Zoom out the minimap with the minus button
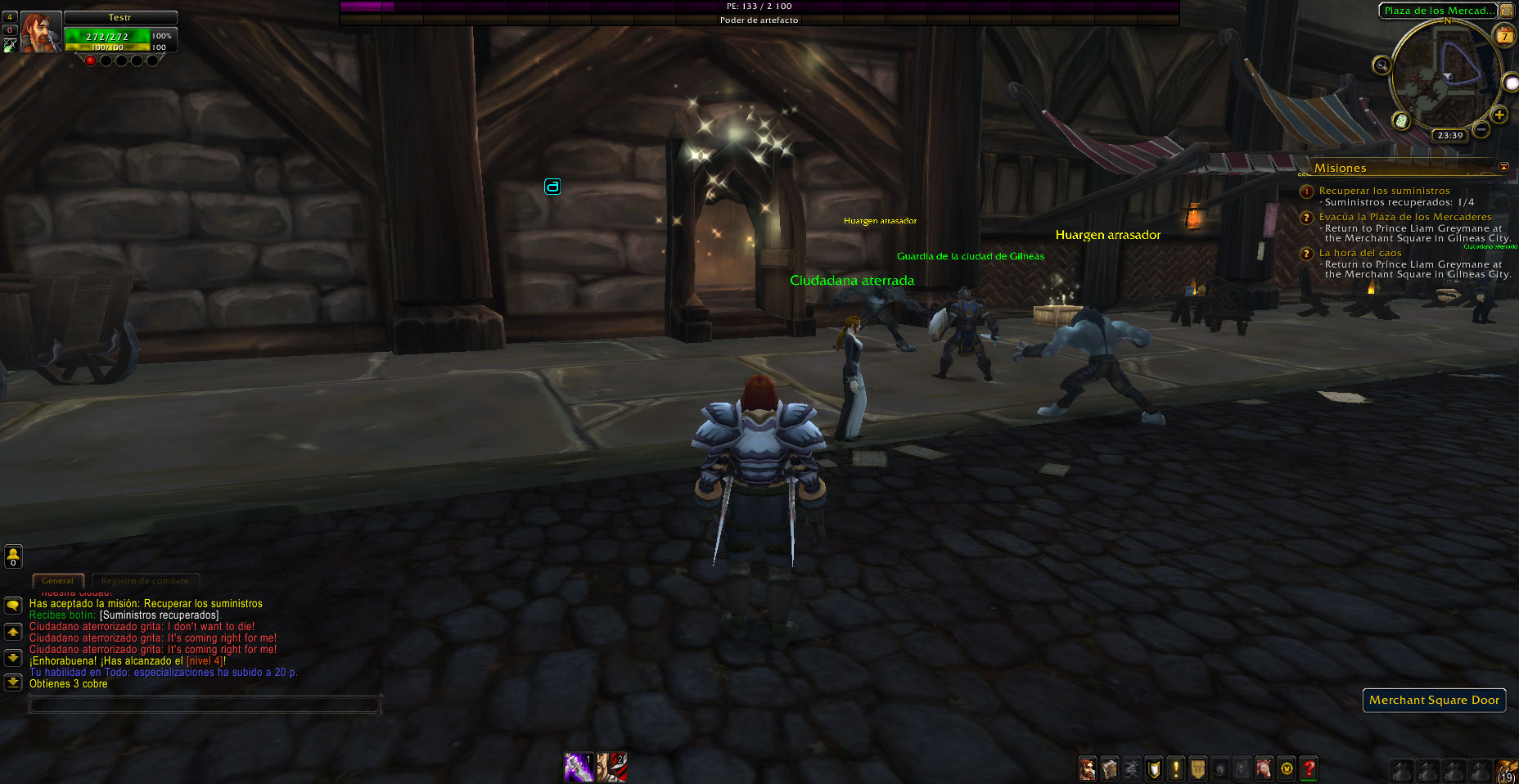This screenshot has width=1519, height=784. pyautogui.click(x=1481, y=129)
